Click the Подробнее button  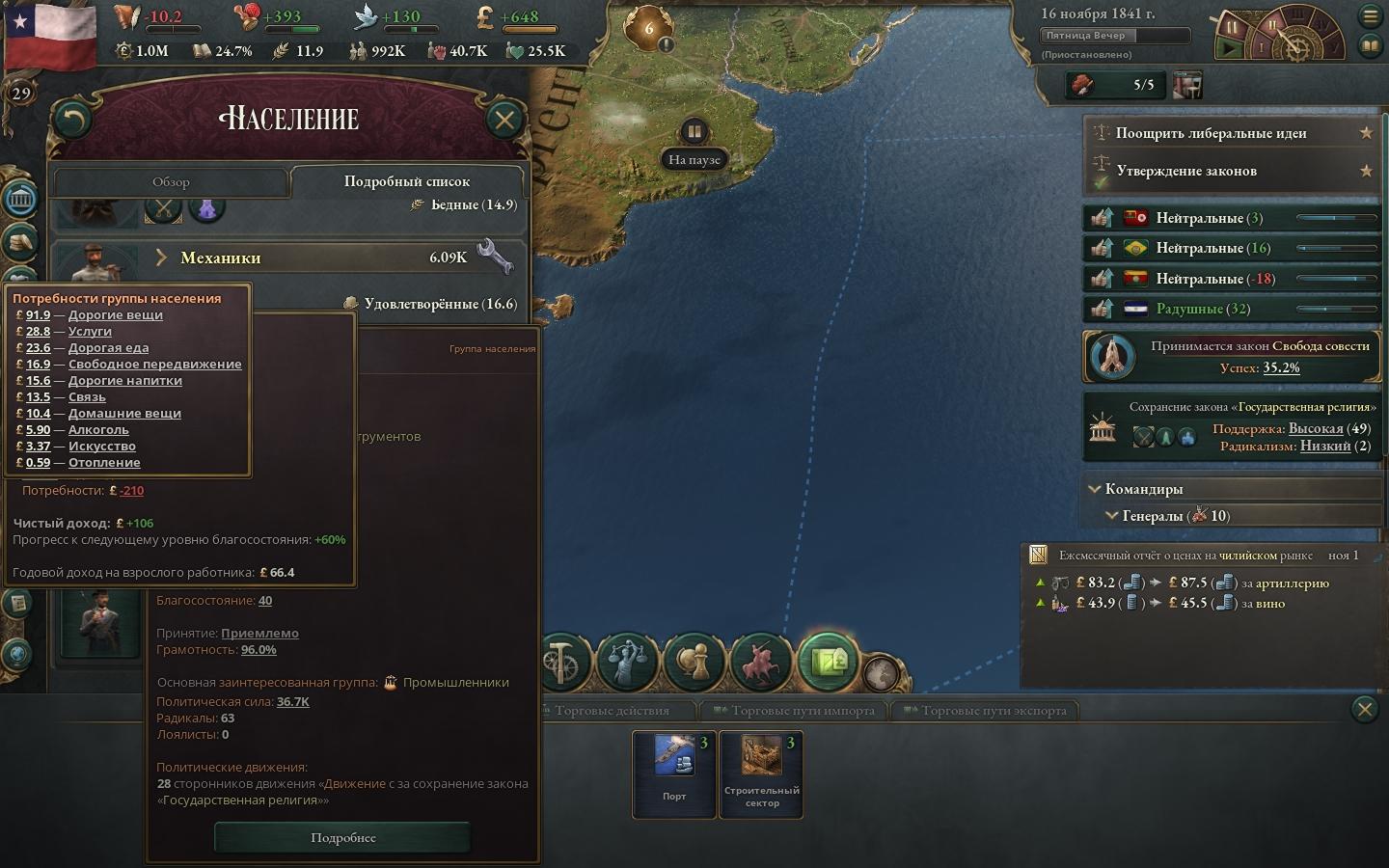point(342,837)
